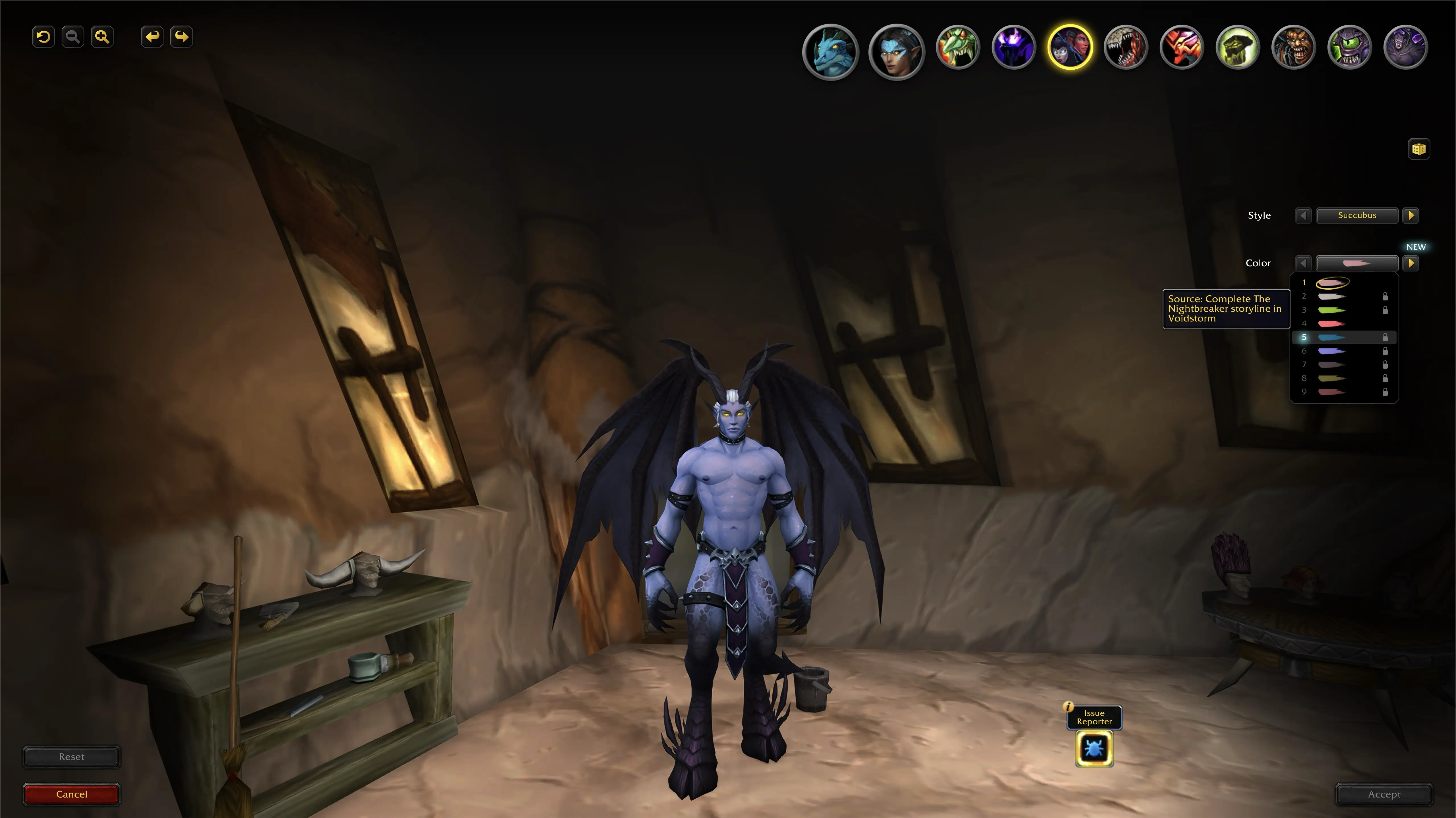This screenshot has width=1456, height=818.
Task: Zoom in with the plus magnifier
Action: click(102, 37)
